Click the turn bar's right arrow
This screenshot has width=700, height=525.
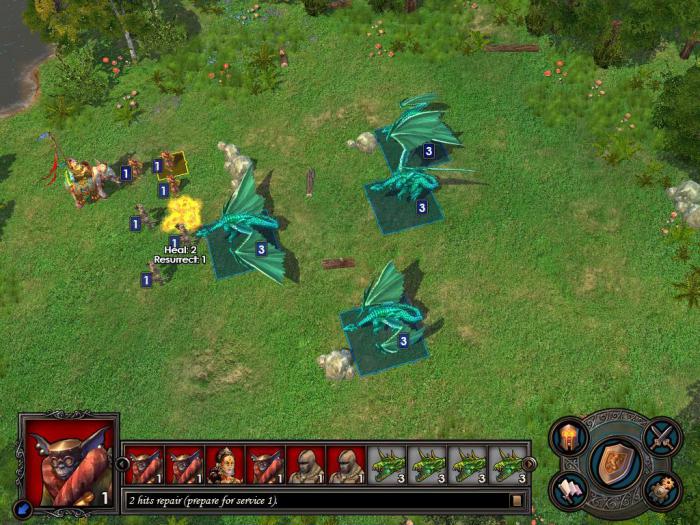529,464
